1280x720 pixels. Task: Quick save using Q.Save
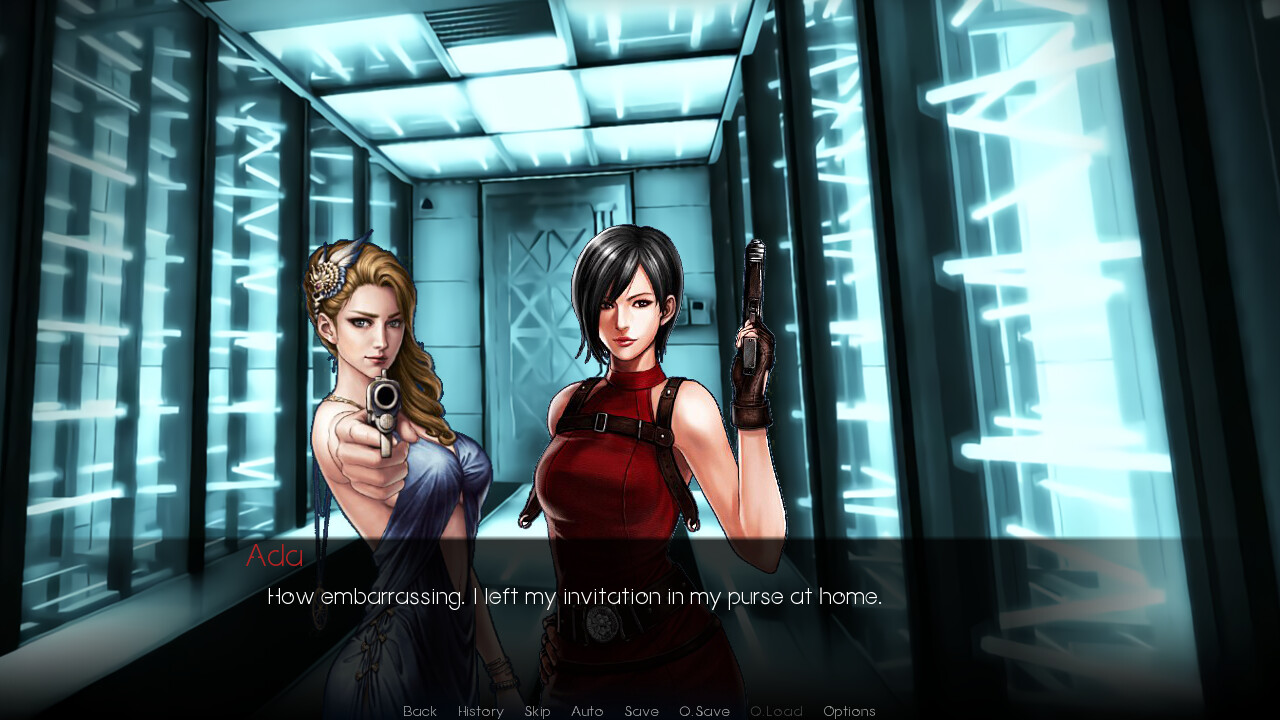pos(704,711)
